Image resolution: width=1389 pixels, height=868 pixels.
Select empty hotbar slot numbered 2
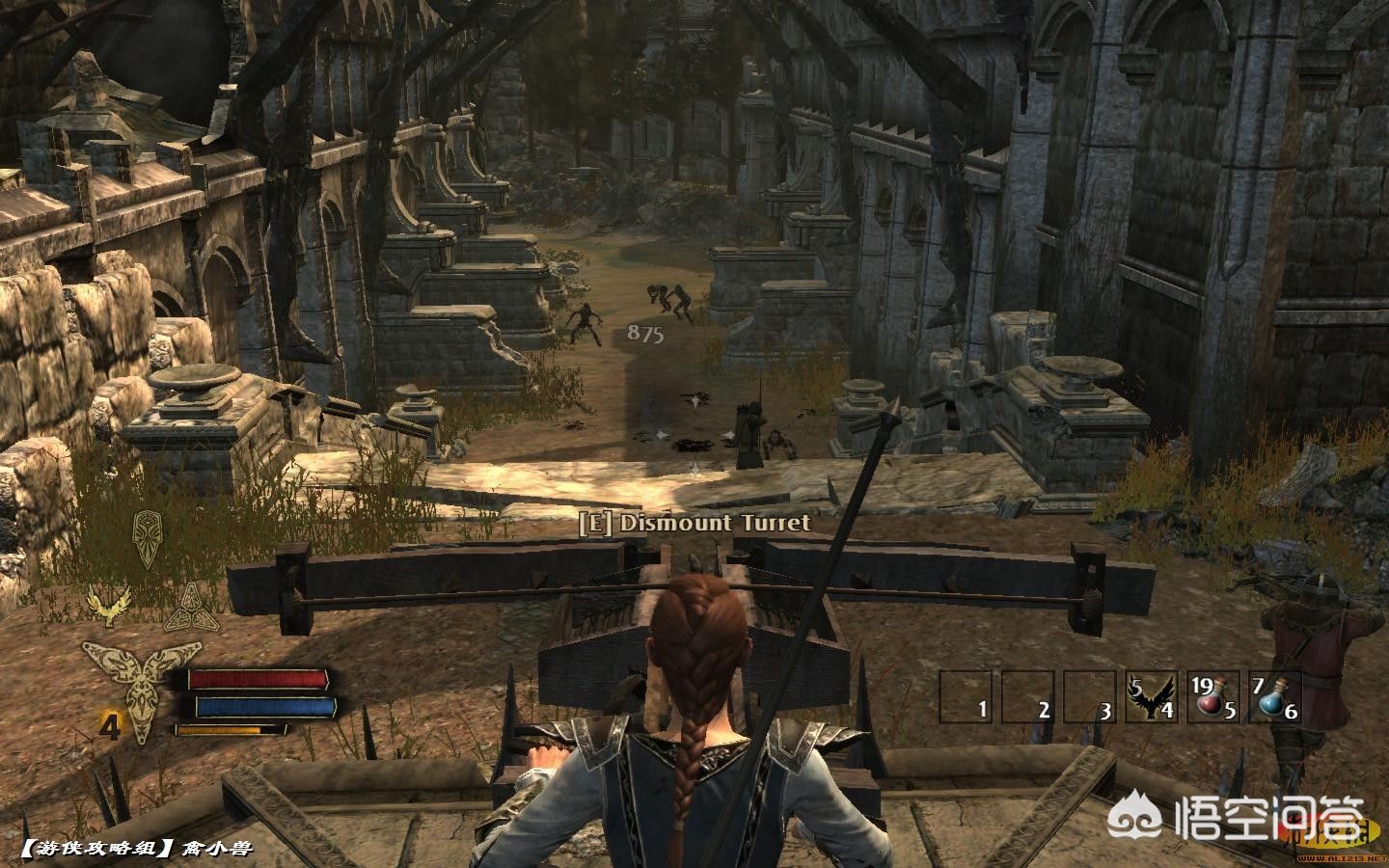pyautogui.click(x=1029, y=696)
